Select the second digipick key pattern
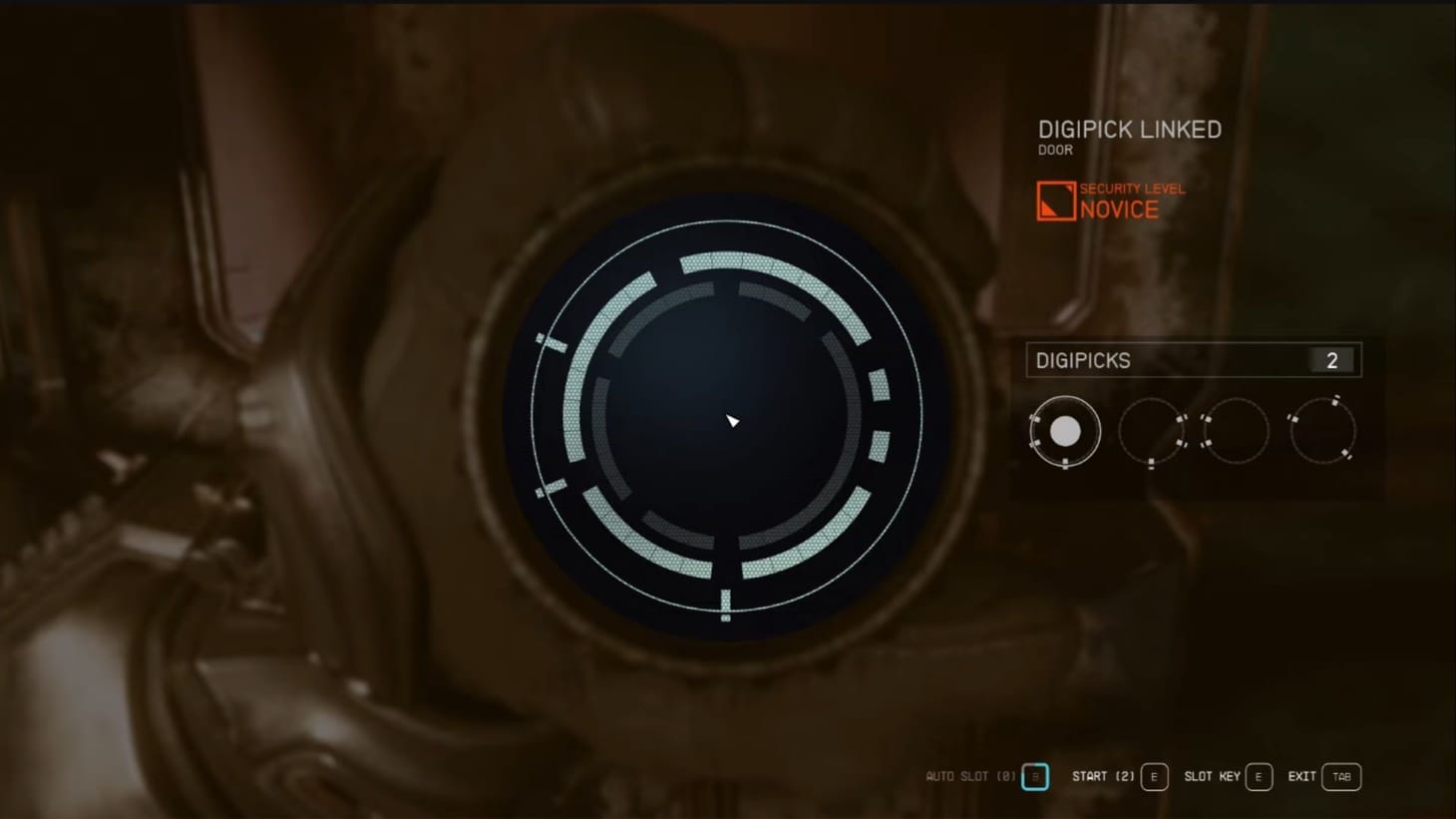 click(1151, 430)
